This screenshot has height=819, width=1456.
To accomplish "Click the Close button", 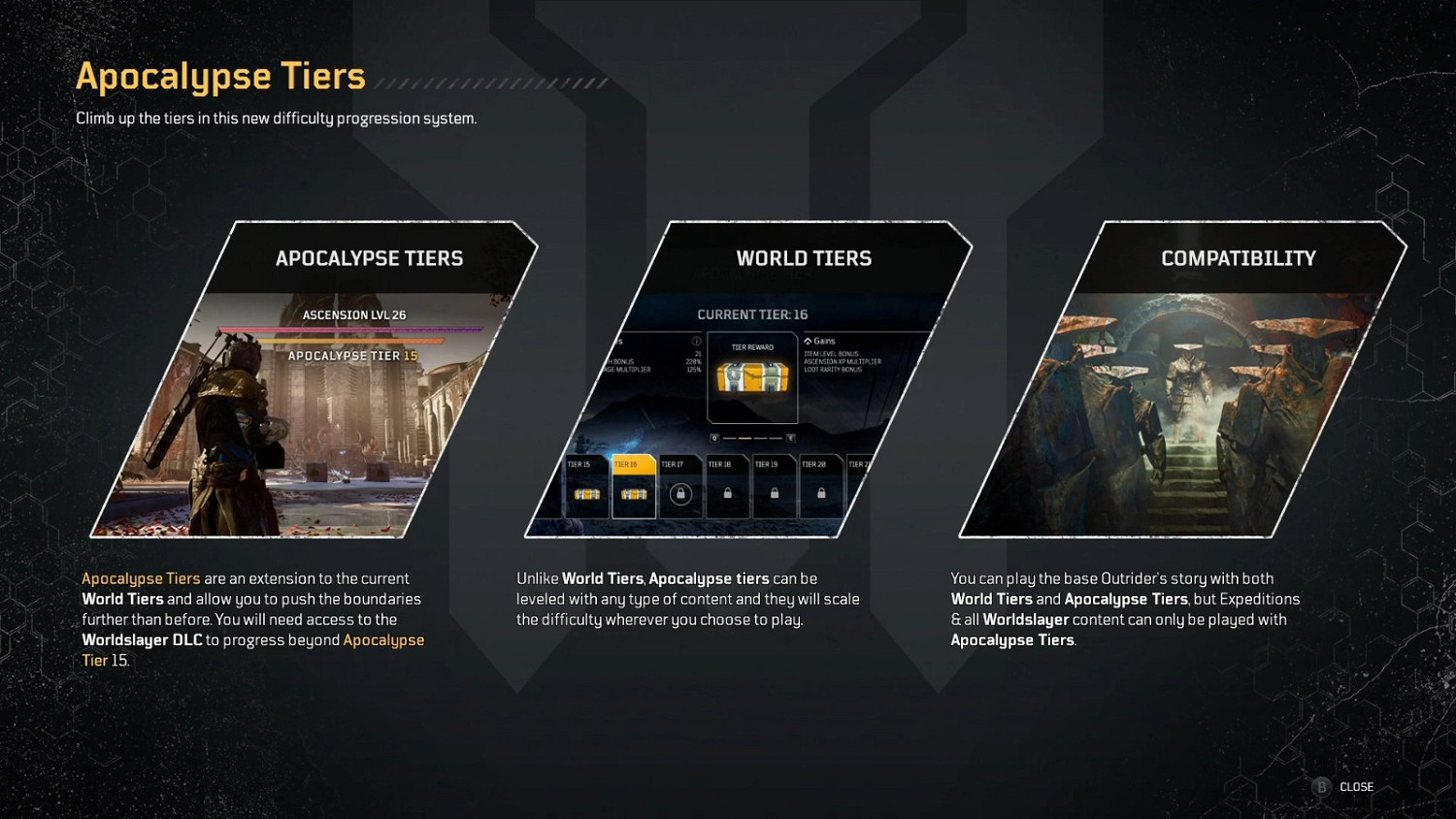I will point(1355,787).
